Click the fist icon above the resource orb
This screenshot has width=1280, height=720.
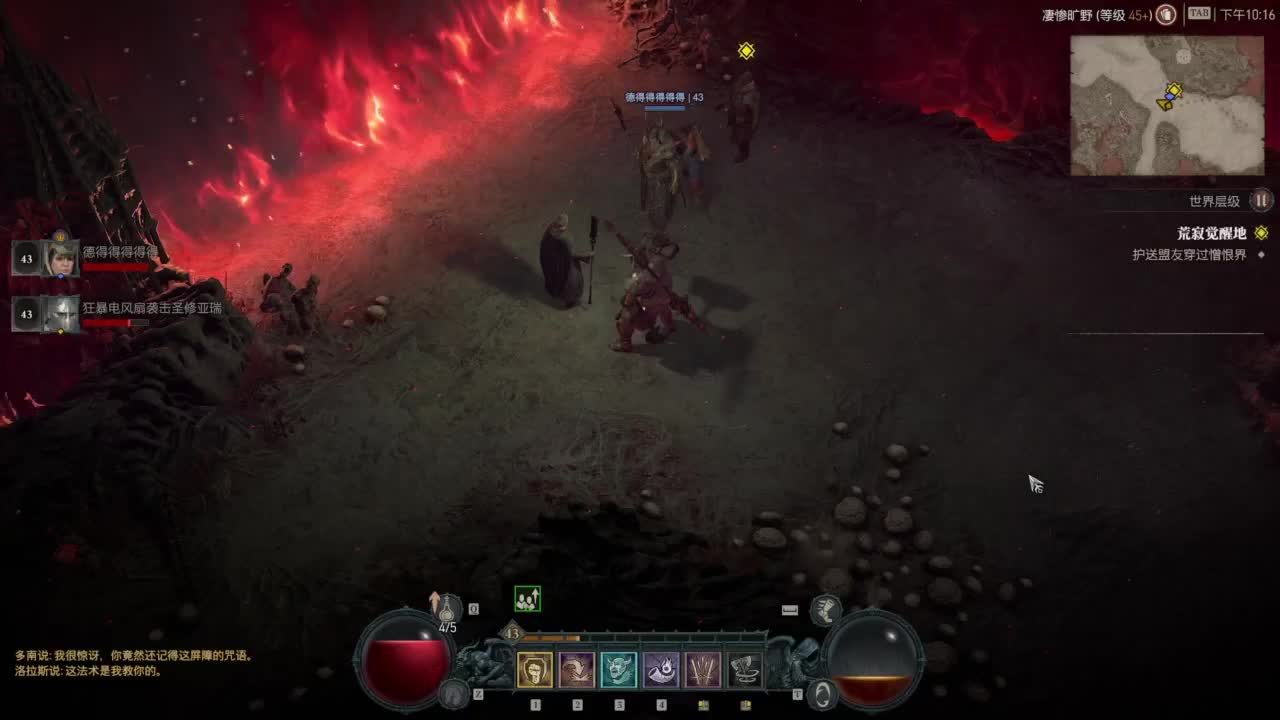coord(824,608)
